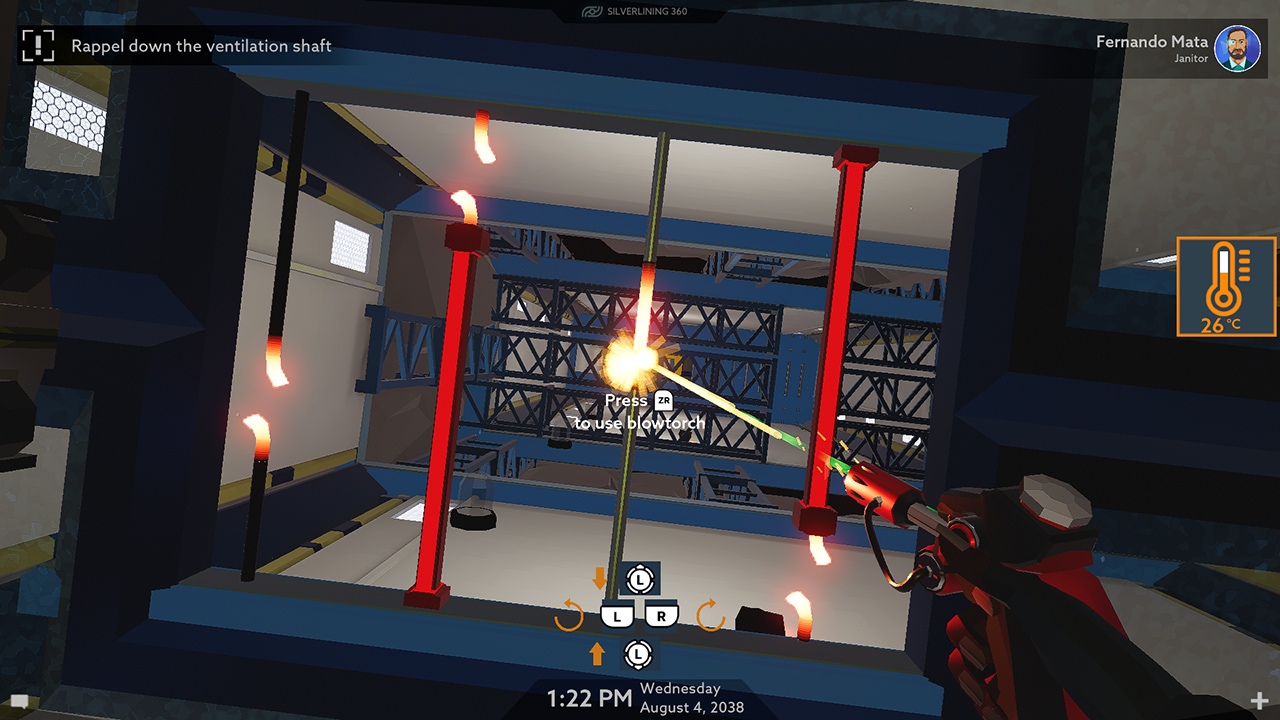Click the counter-clockwise rotation arrow hint

click(x=570, y=615)
